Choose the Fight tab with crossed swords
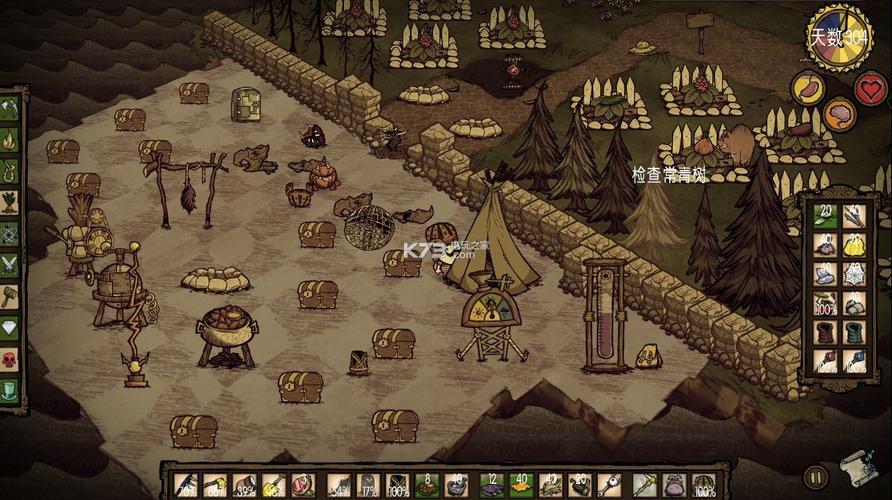The width and height of the screenshot is (892, 500). tap(10, 264)
